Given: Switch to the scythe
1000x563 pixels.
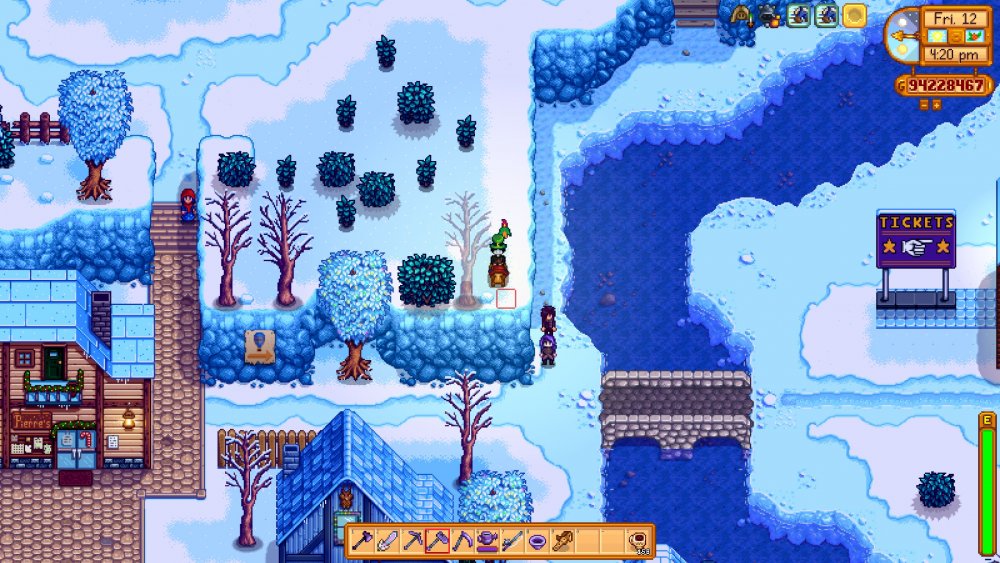Looking at the screenshot, I should (x=462, y=541).
